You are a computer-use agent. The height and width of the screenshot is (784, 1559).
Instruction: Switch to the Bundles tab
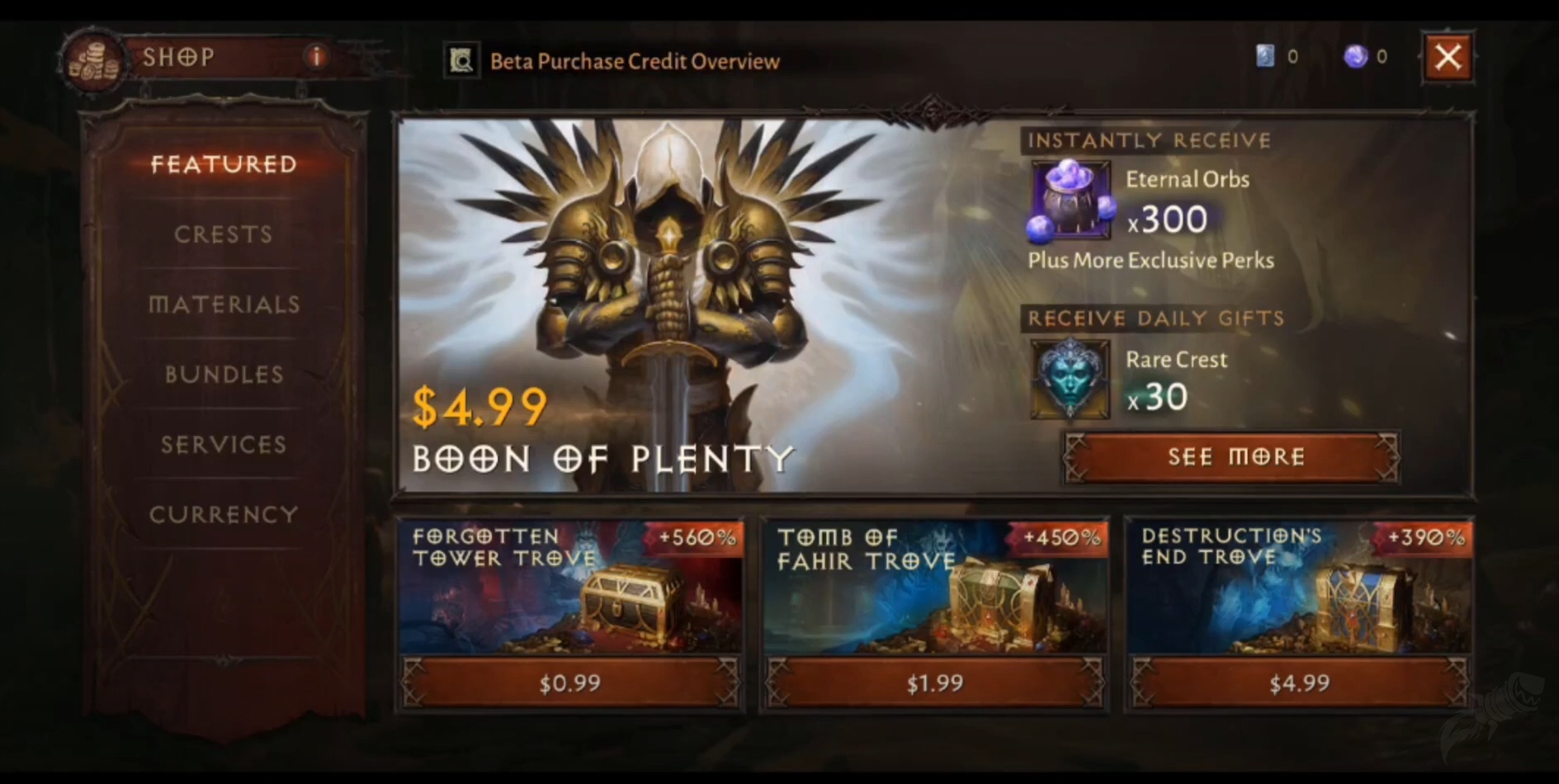pos(222,374)
